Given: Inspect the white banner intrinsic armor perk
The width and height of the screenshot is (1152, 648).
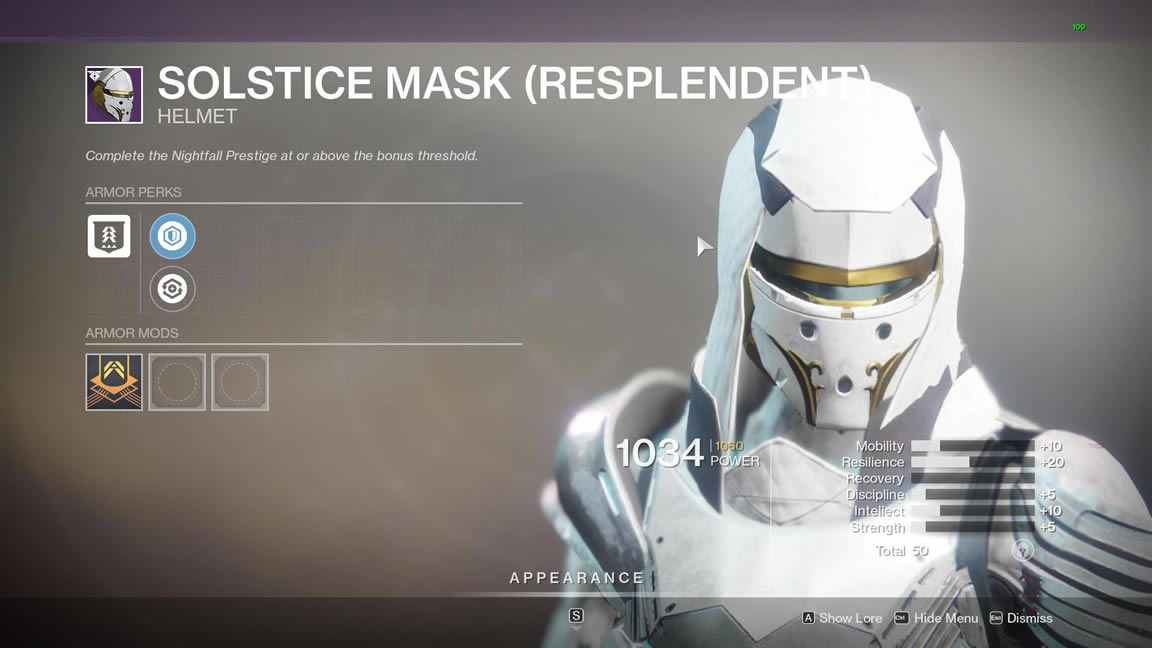Looking at the screenshot, I should (x=109, y=237).
